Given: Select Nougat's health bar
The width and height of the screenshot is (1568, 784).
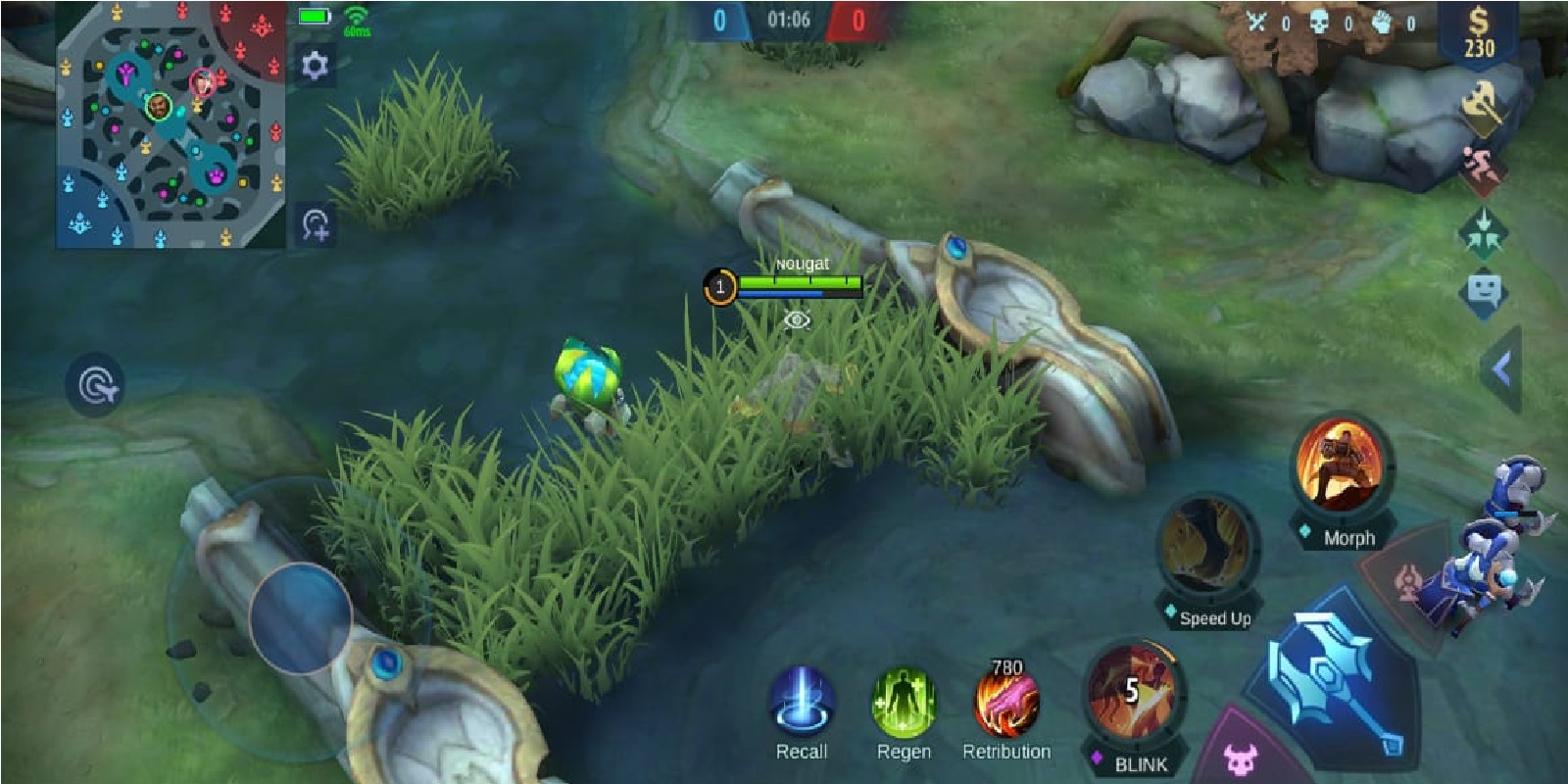Looking at the screenshot, I should pos(802,284).
